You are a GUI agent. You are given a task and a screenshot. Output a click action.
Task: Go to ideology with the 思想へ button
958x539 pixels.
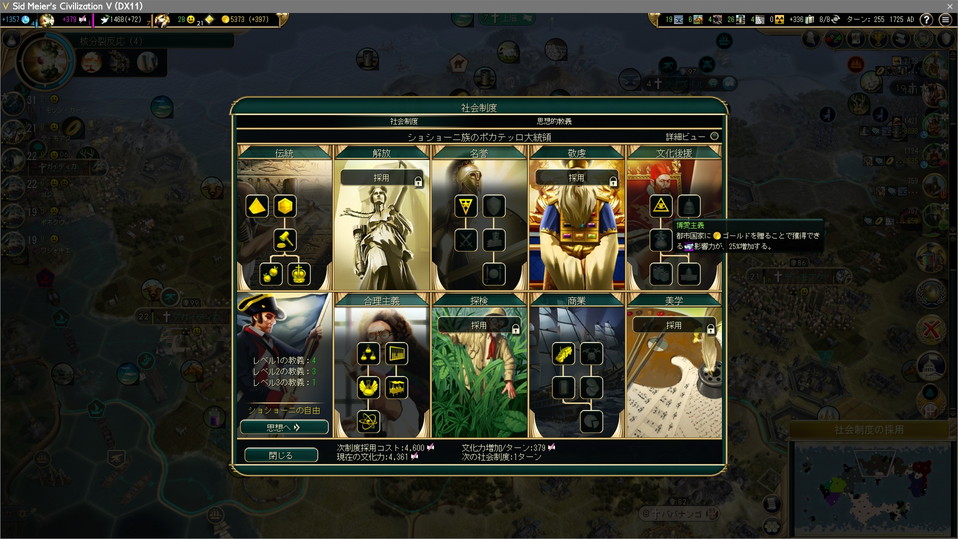coord(284,427)
